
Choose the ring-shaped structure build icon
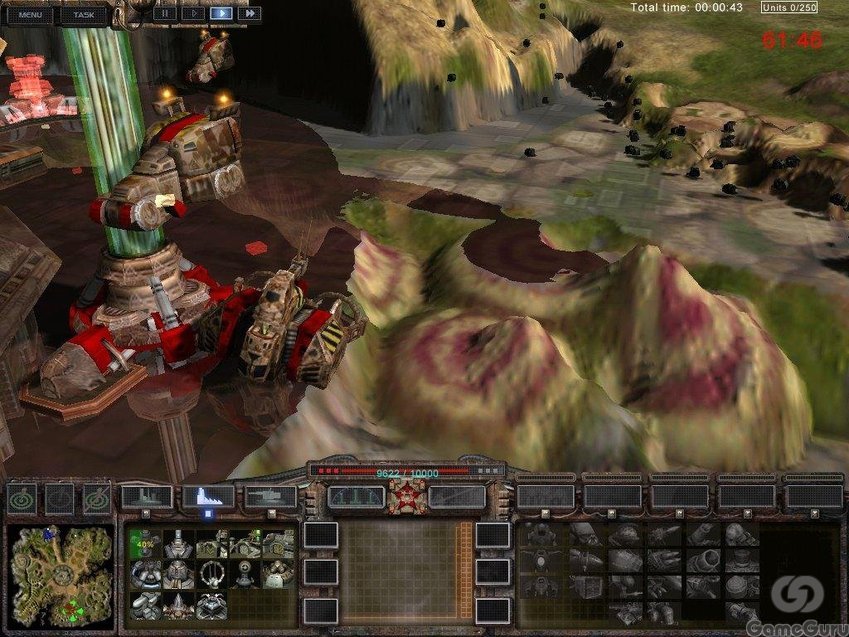coord(211,575)
